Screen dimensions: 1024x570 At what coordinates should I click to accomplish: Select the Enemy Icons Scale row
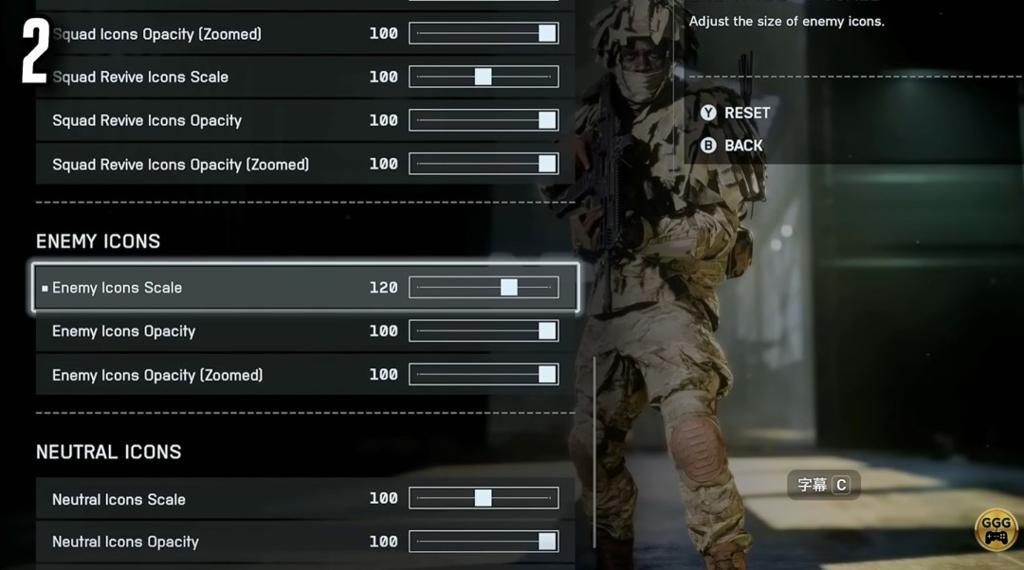click(x=305, y=288)
